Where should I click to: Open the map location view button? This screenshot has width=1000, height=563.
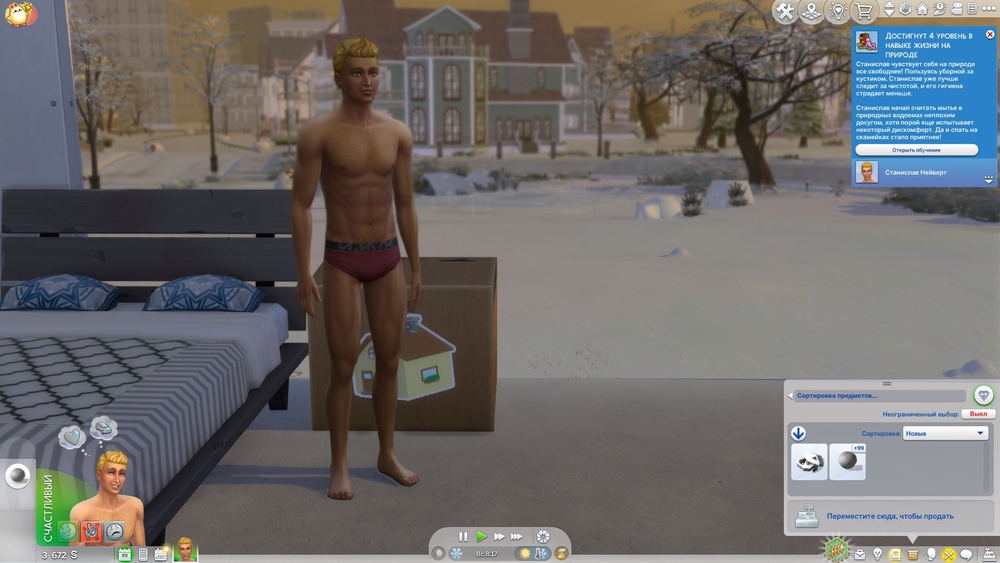tap(811, 11)
